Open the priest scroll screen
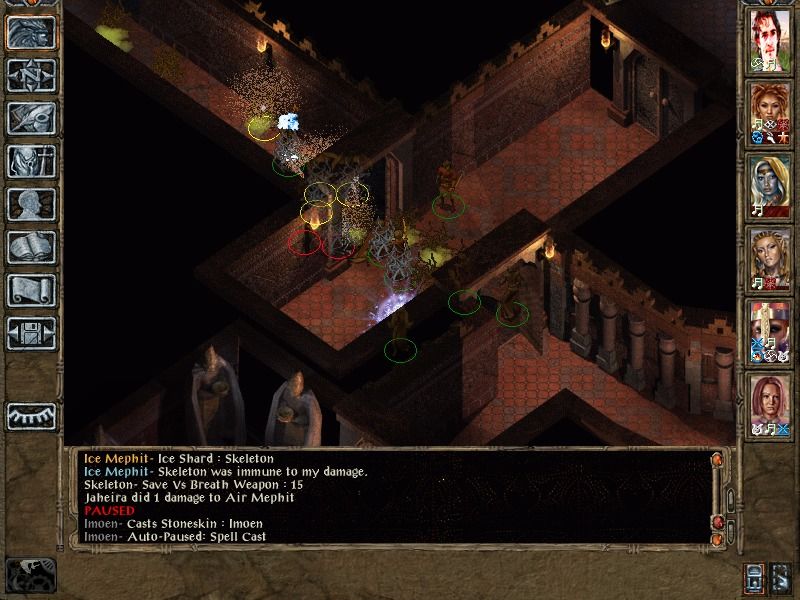This screenshot has width=800, height=600. pyautogui.click(x=31, y=290)
